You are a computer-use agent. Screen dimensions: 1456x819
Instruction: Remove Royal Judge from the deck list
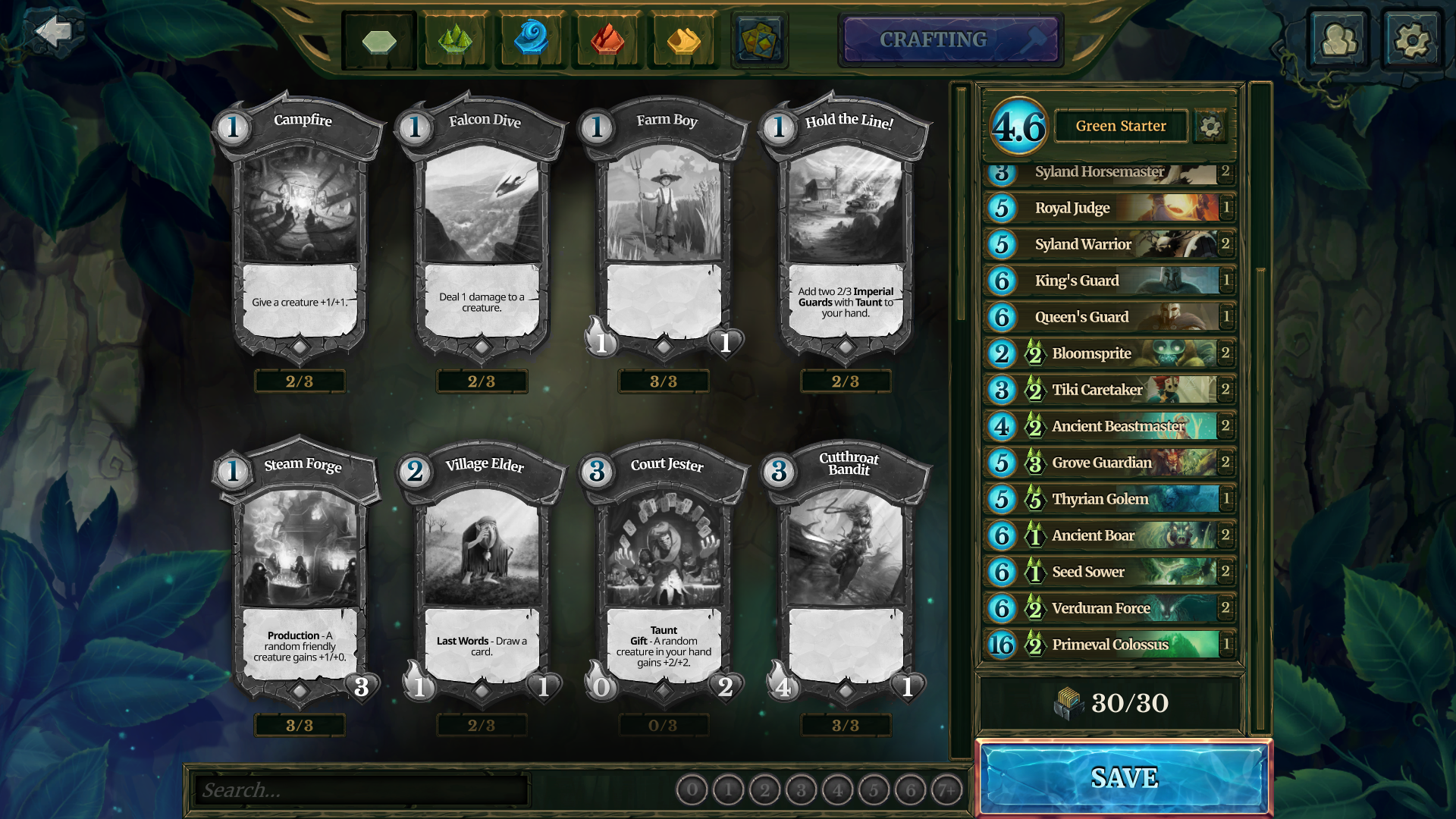pos(1110,208)
